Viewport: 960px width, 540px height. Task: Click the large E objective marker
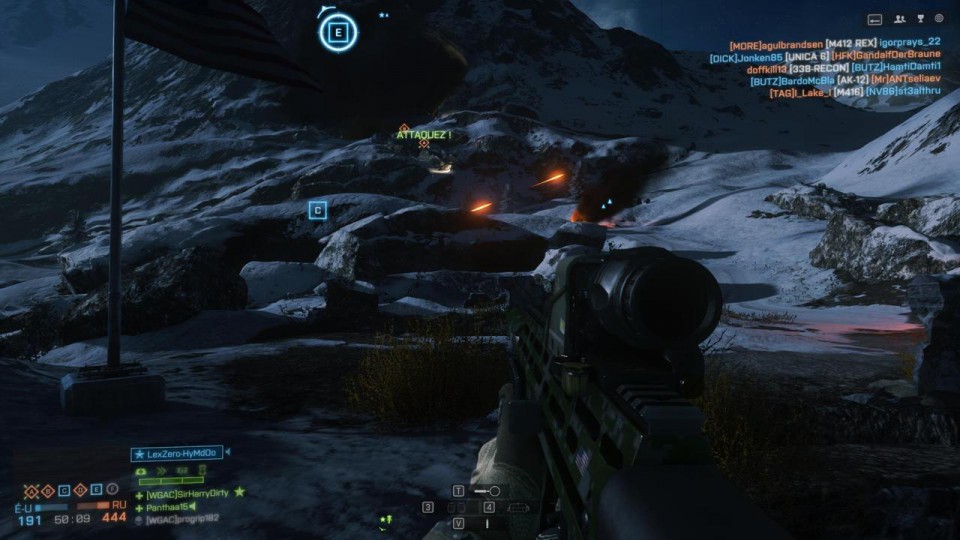(x=339, y=33)
